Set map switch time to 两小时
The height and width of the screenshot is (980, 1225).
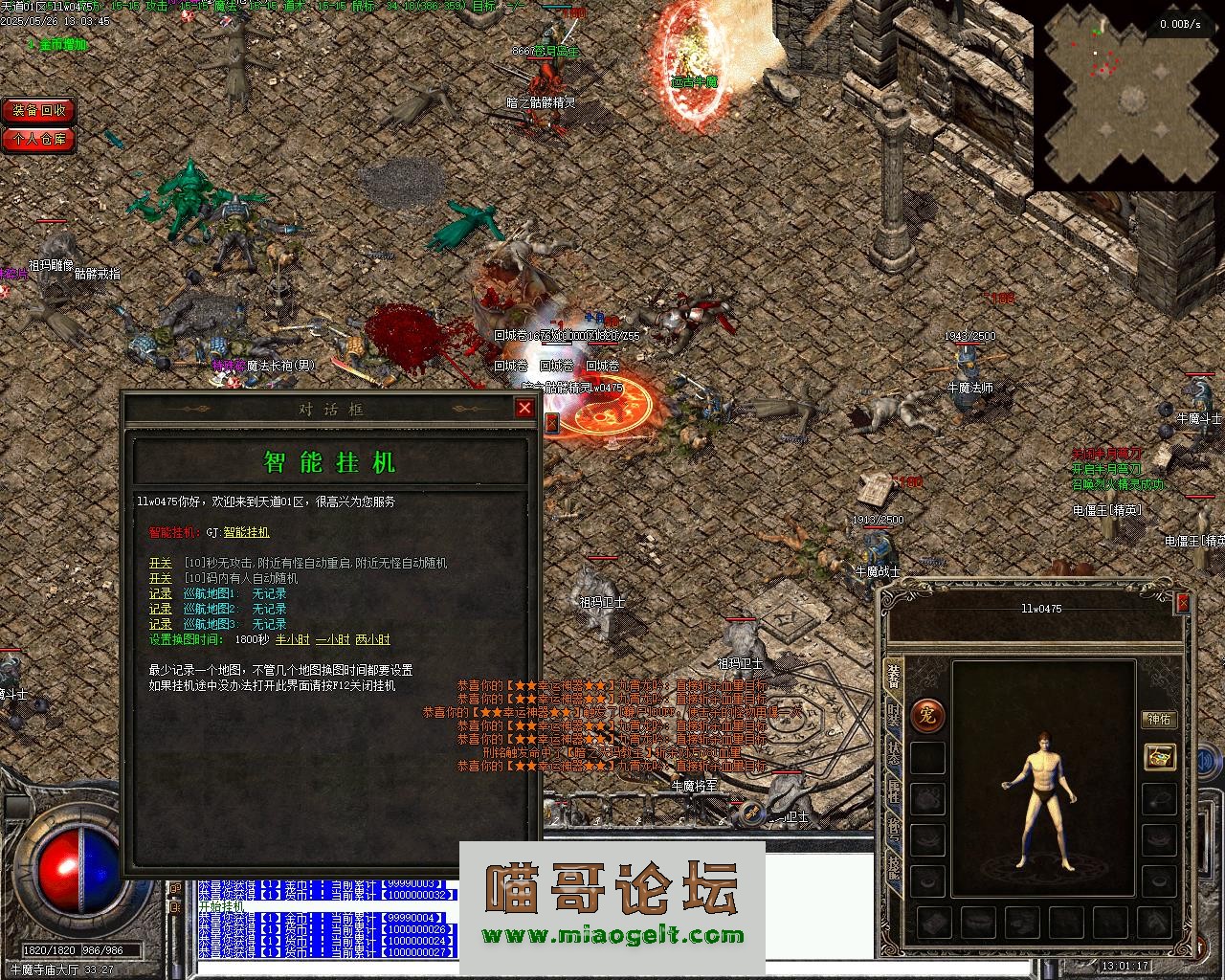click(372, 640)
